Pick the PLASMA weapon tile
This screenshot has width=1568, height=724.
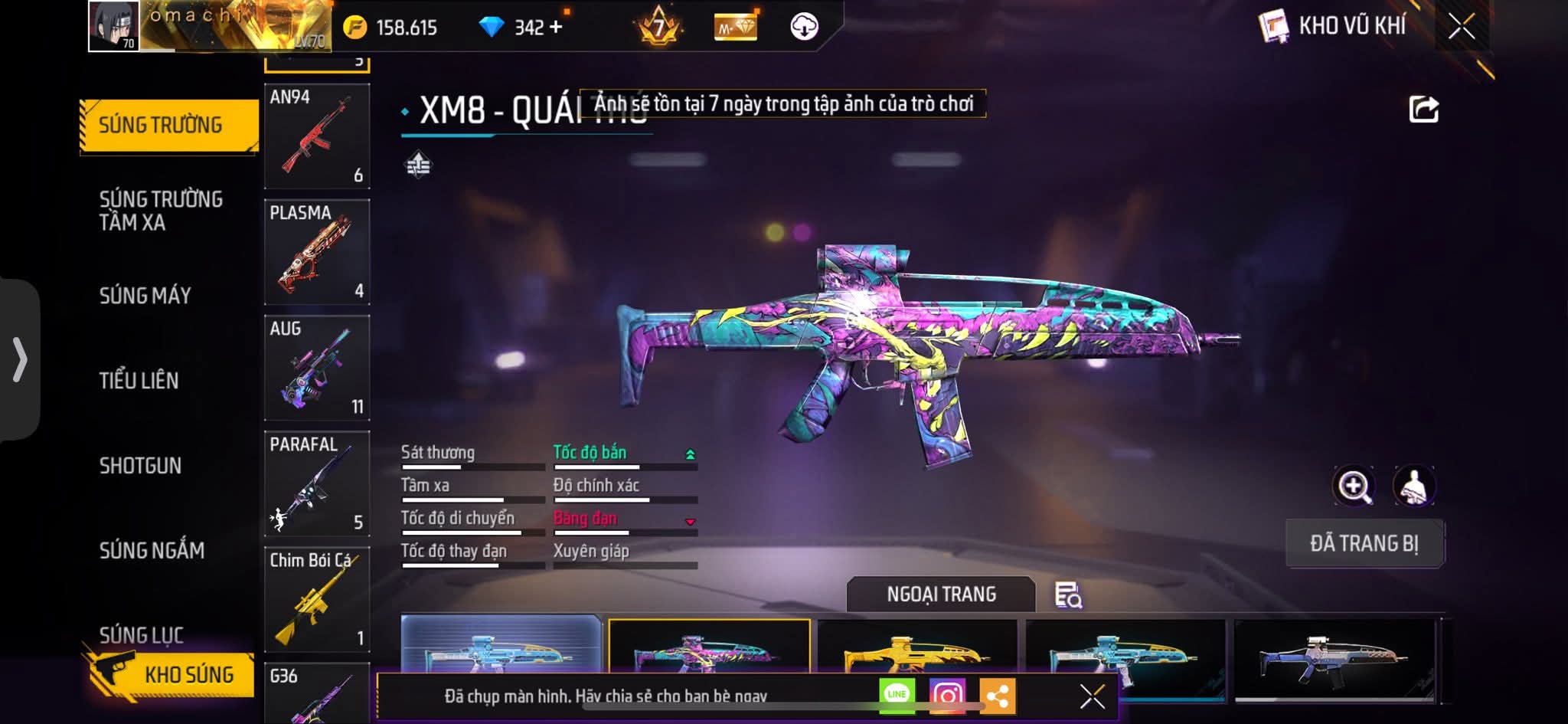(317, 252)
